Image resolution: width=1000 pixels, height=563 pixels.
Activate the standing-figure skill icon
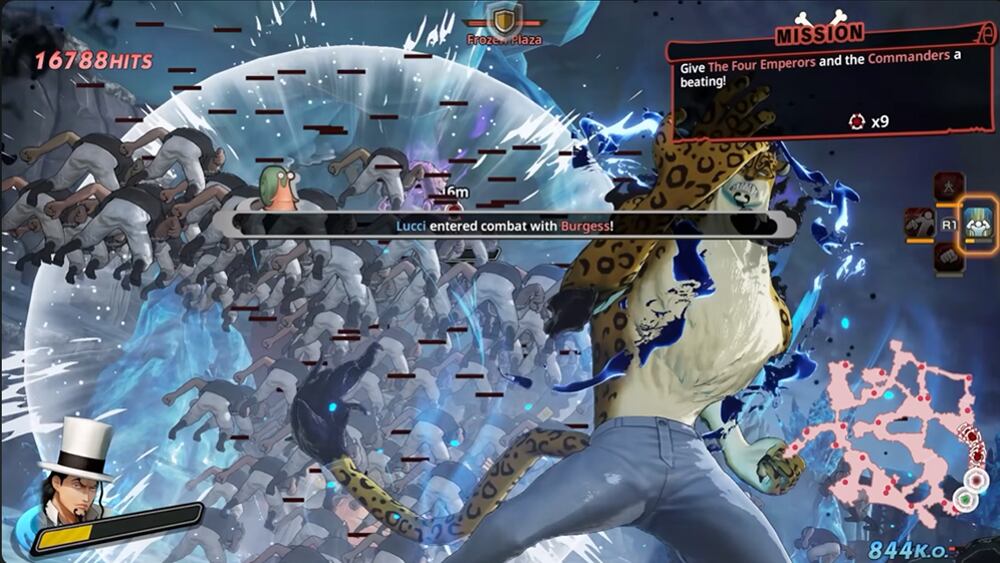[948, 186]
